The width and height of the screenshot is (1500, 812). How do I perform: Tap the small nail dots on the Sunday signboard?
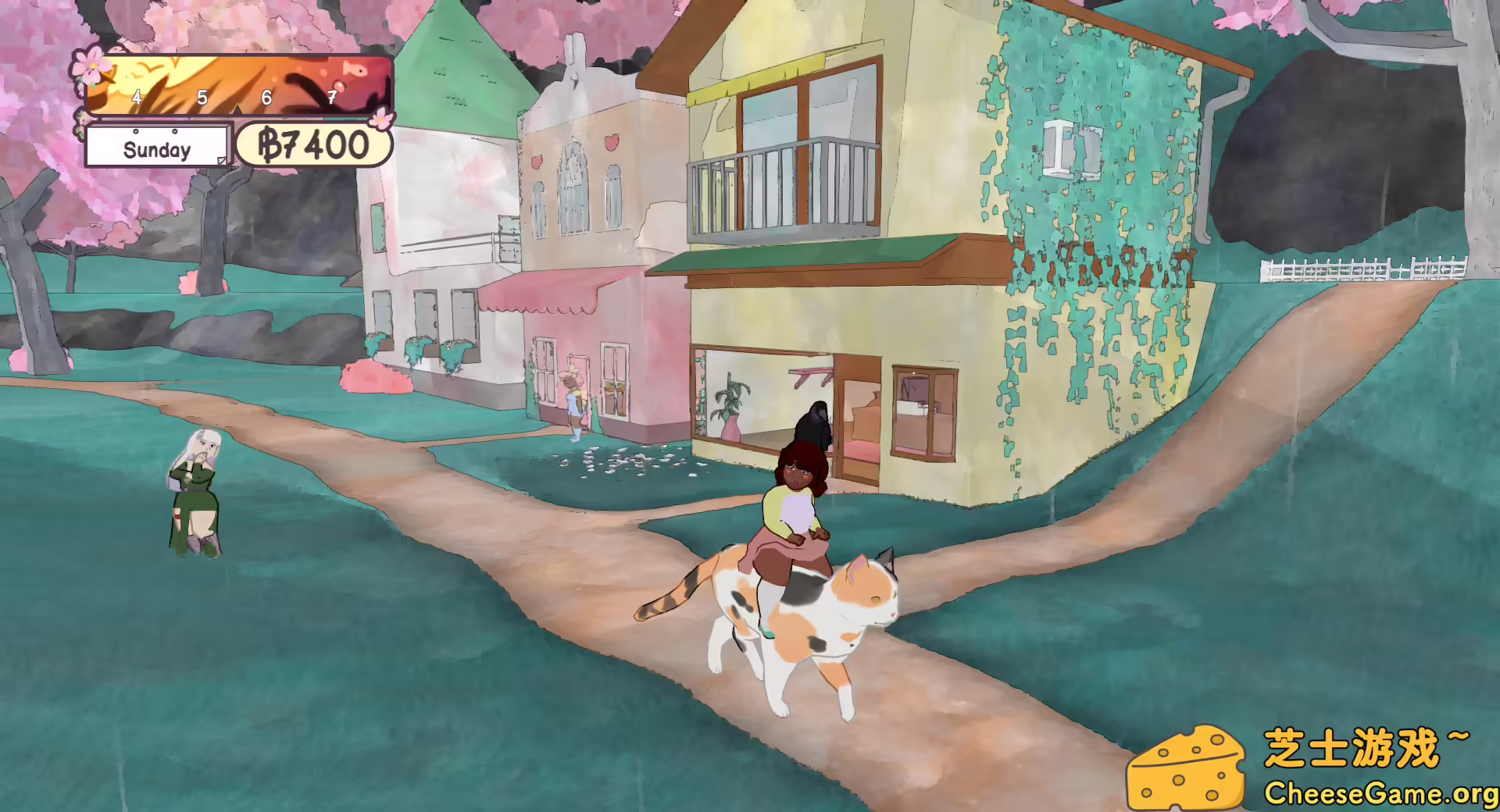[136, 131]
